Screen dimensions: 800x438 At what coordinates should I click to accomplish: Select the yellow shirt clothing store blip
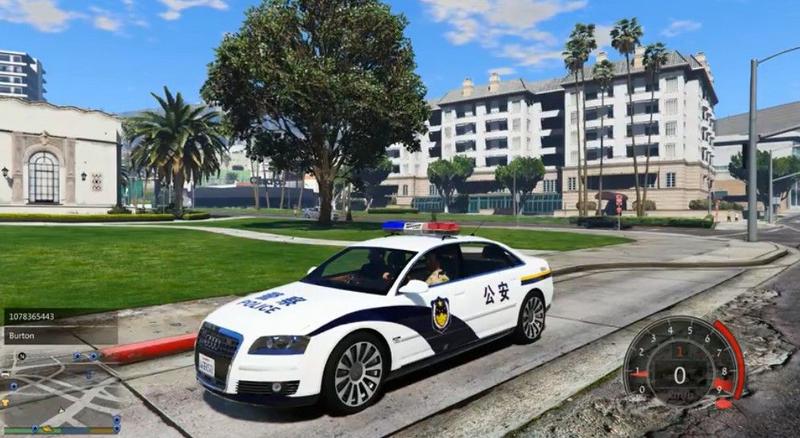(5, 402)
